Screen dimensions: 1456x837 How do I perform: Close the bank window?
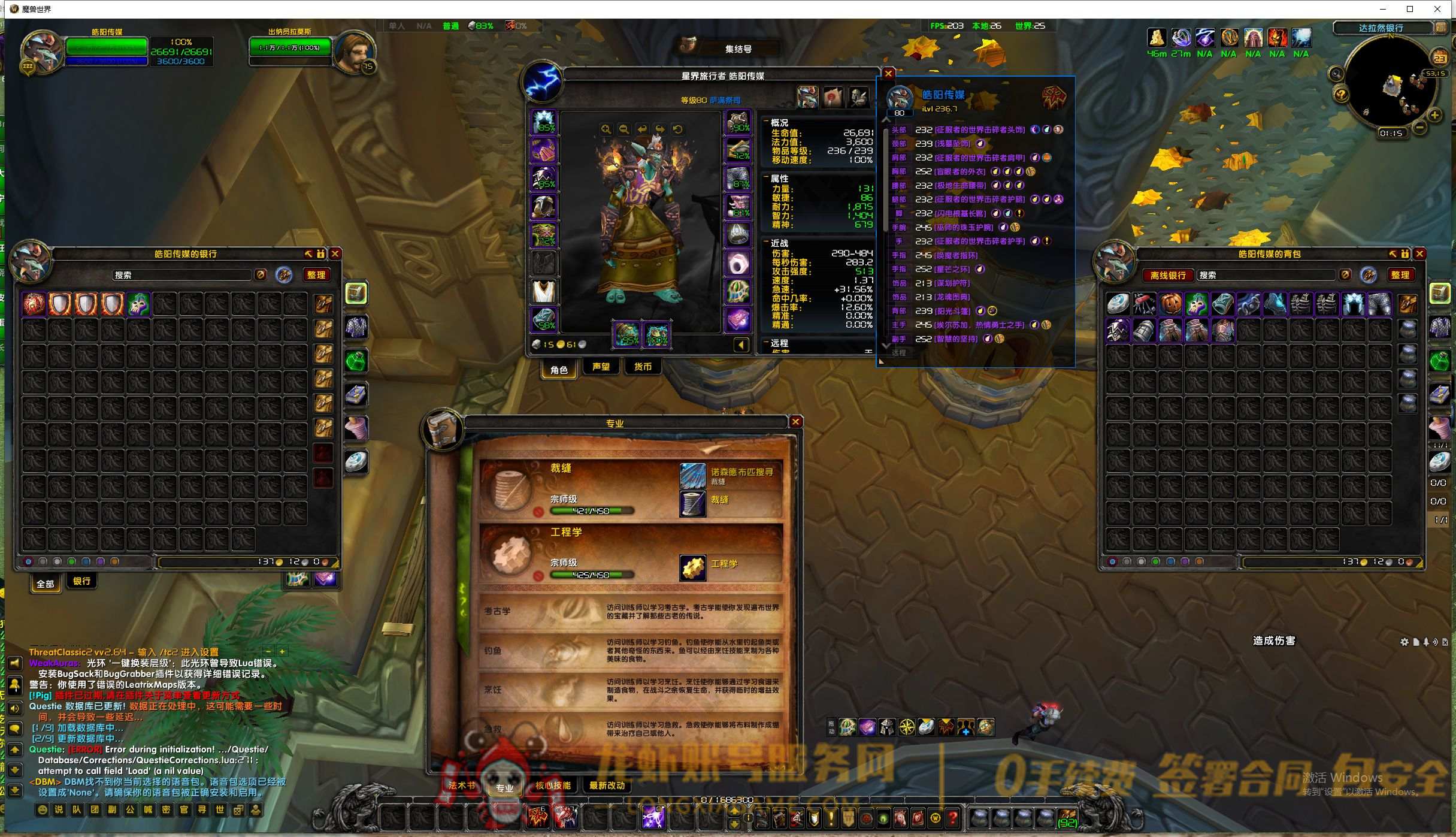[335, 254]
